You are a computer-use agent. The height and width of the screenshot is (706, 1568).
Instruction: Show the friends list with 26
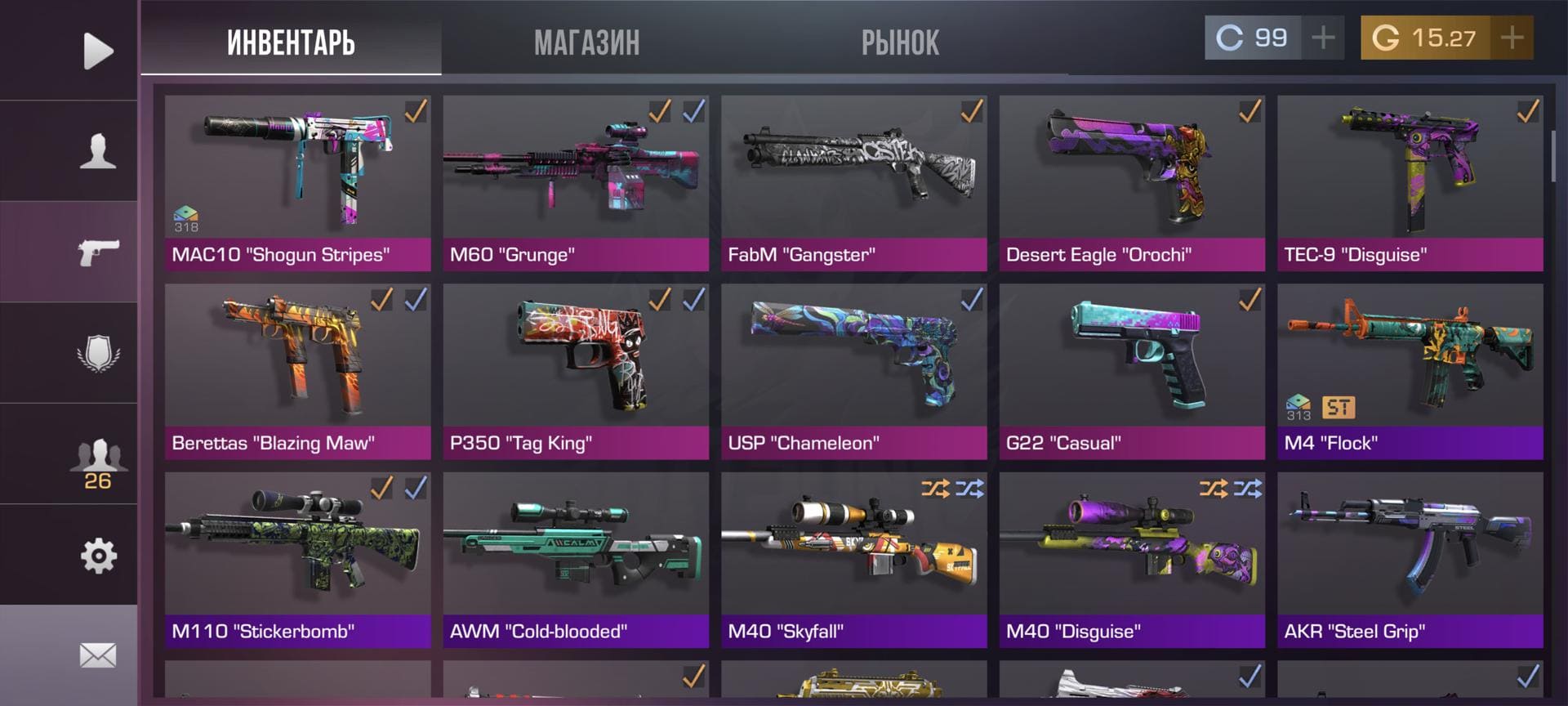pos(98,464)
